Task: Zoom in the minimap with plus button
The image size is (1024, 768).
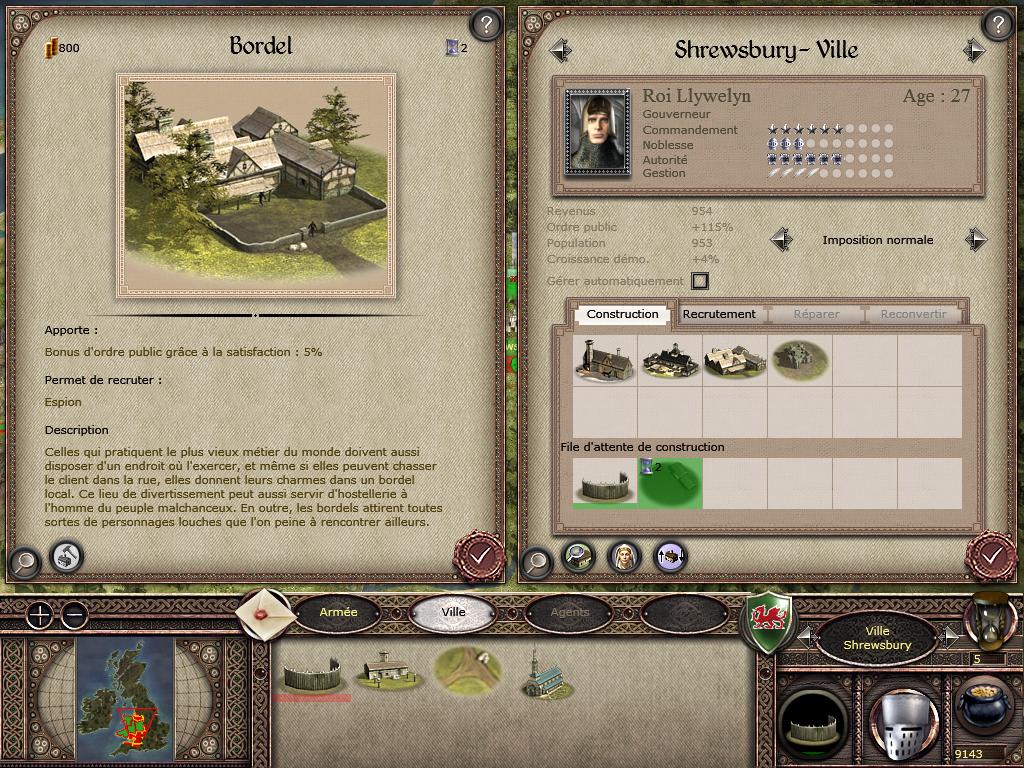Action: 38,615
